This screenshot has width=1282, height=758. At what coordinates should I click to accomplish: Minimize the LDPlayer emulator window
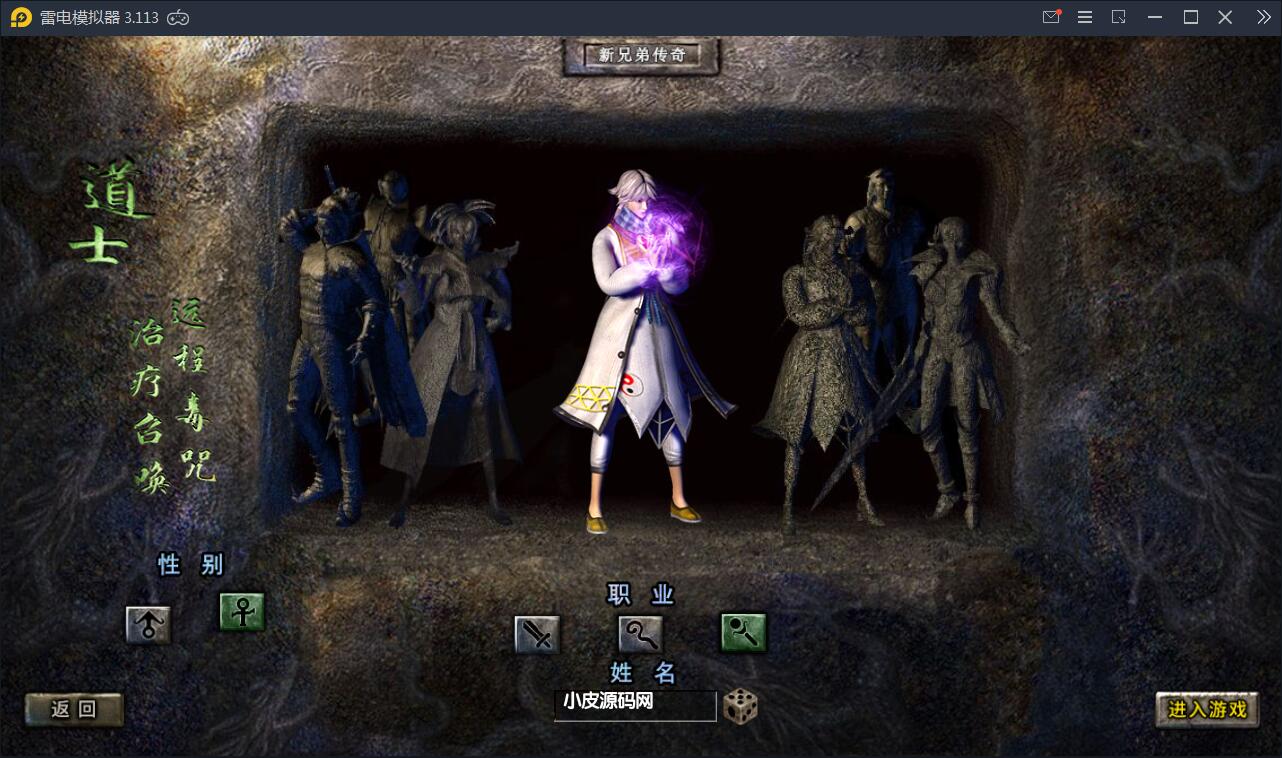pyautogui.click(x=1154, y=16)
